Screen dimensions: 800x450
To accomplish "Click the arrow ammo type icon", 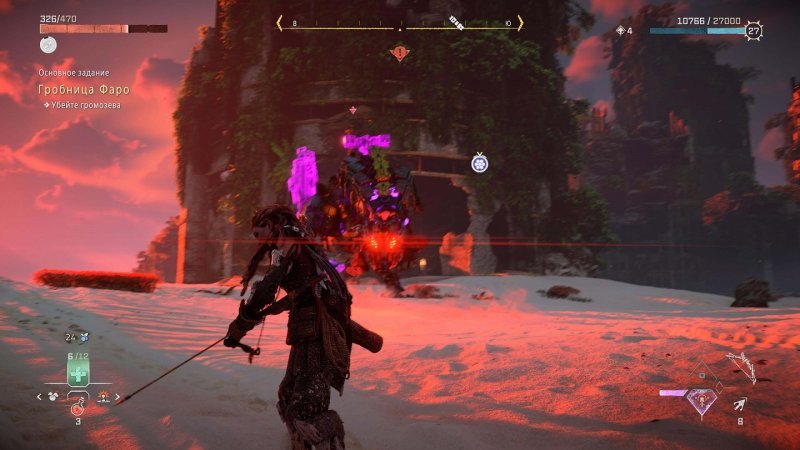I will click(739, 404).
